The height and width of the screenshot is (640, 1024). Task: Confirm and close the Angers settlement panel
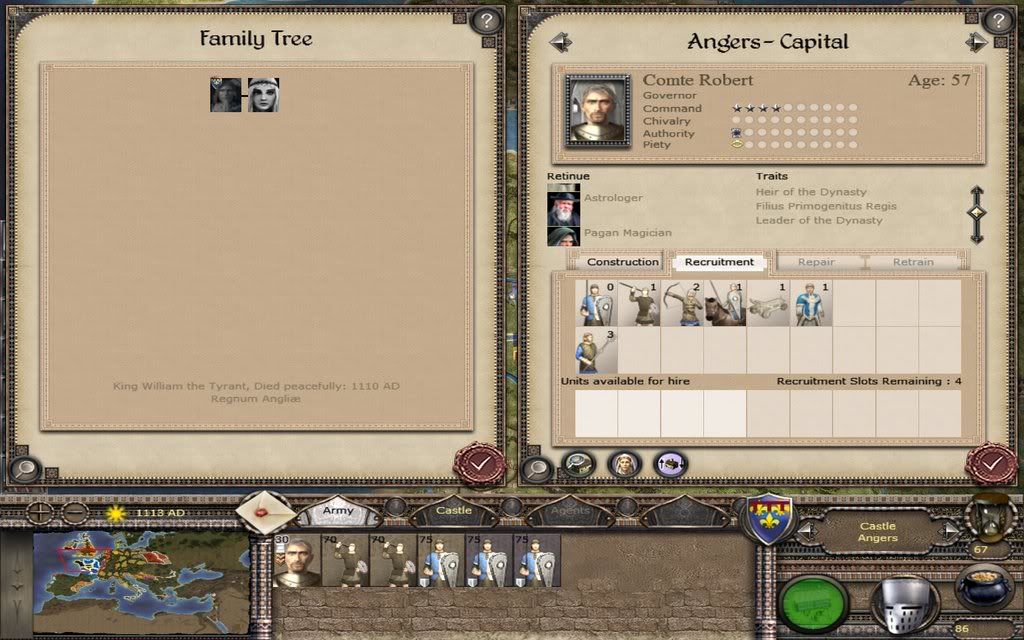tap(991, 464)
